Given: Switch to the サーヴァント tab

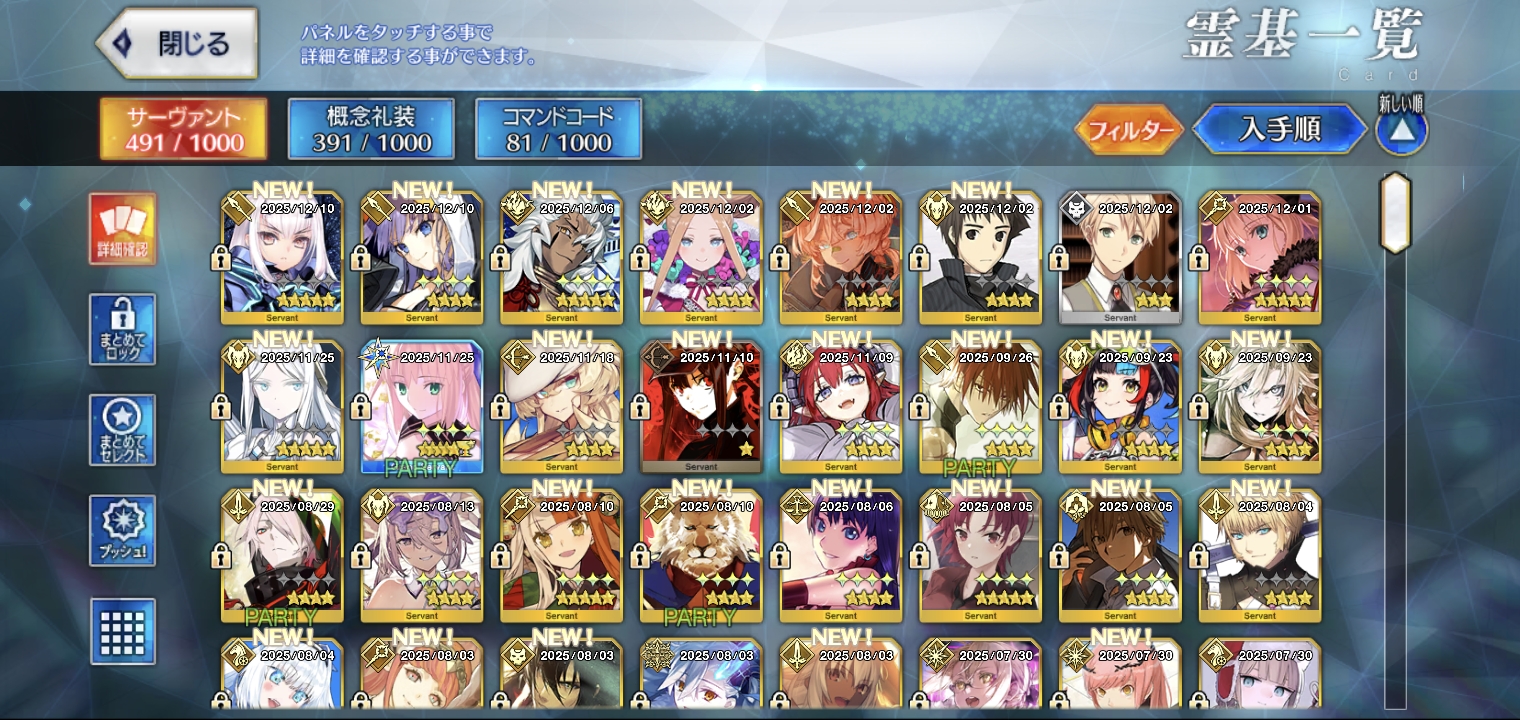Looking at the screenshot, I should [x=184, y=129].
